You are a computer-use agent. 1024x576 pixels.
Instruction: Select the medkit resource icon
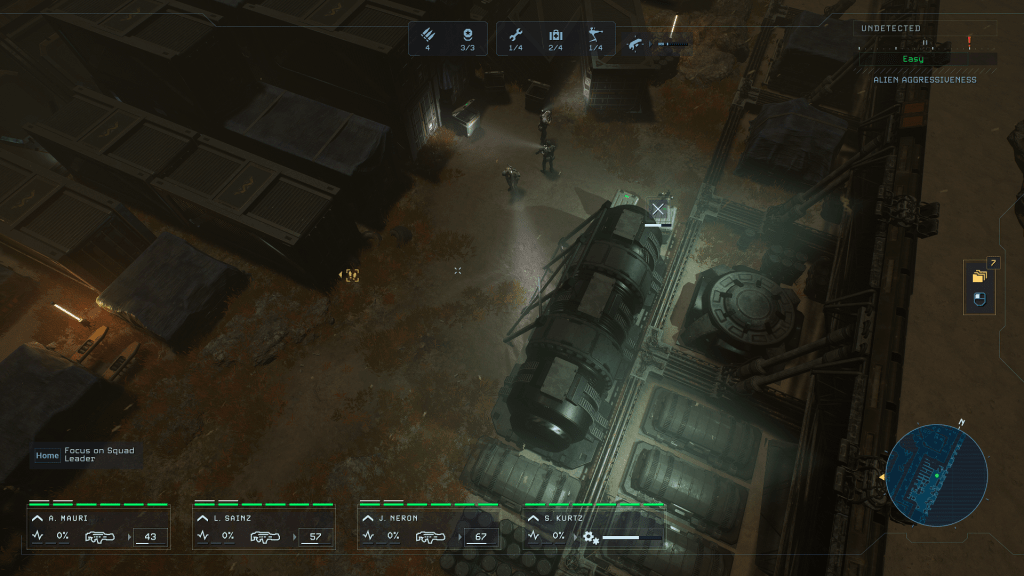pyautogui.click(x=555, y=35)
